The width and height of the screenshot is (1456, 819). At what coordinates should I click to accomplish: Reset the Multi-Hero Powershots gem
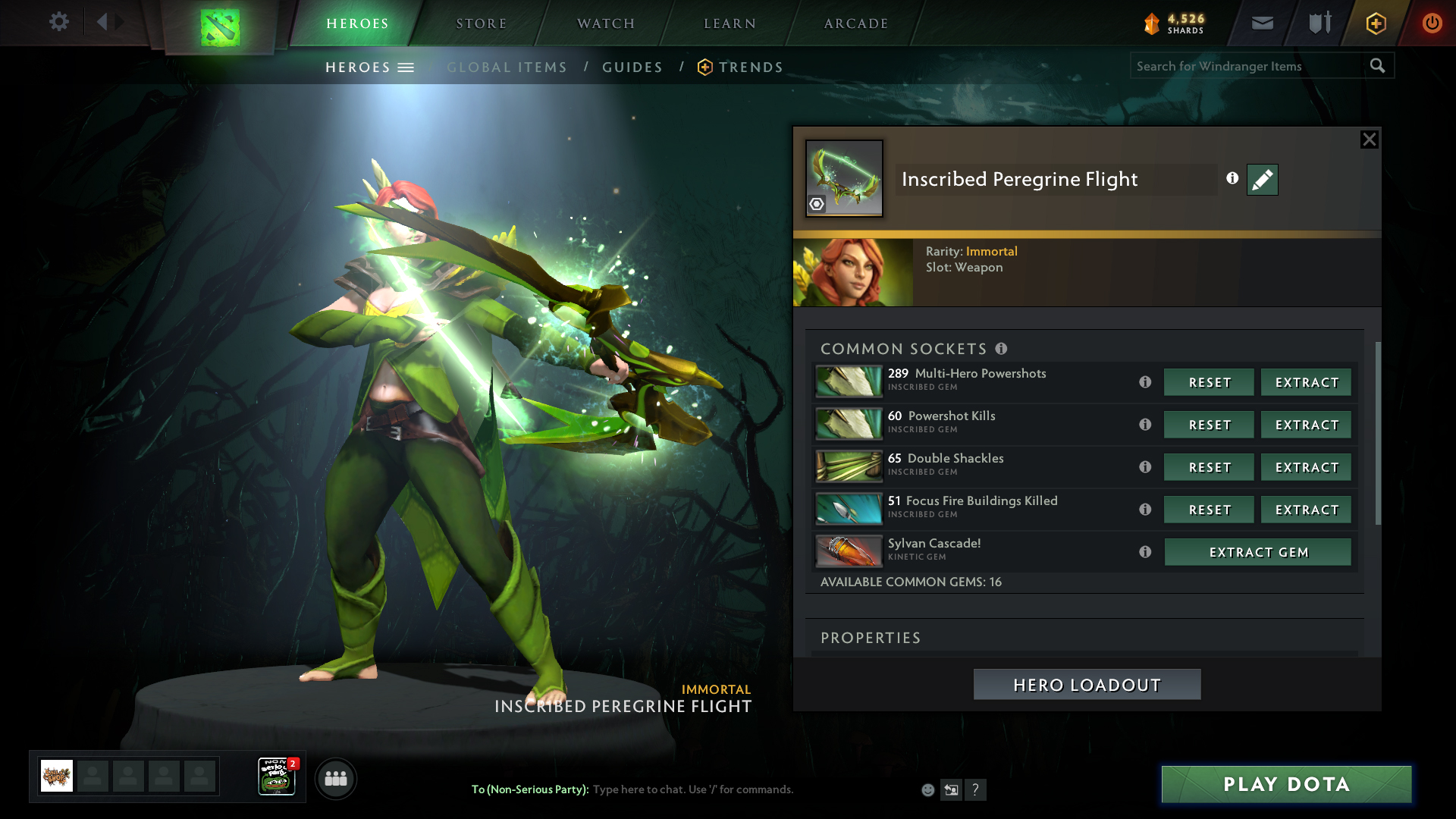pos(1209,383)
